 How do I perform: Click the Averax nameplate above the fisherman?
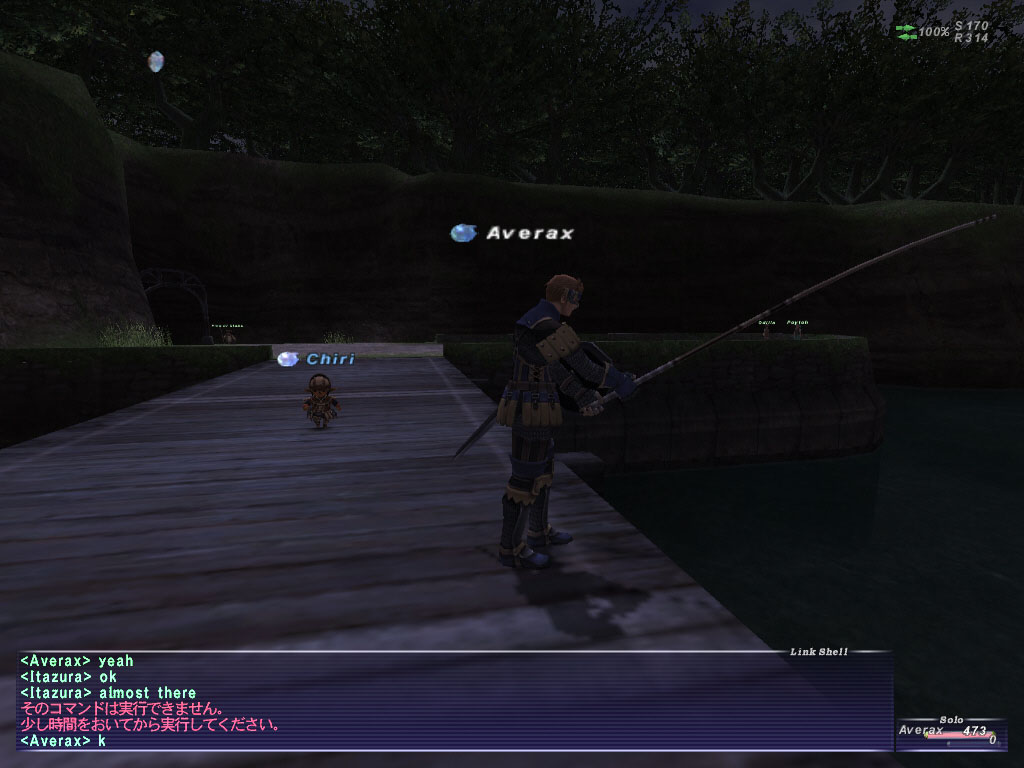click(529, 233)
